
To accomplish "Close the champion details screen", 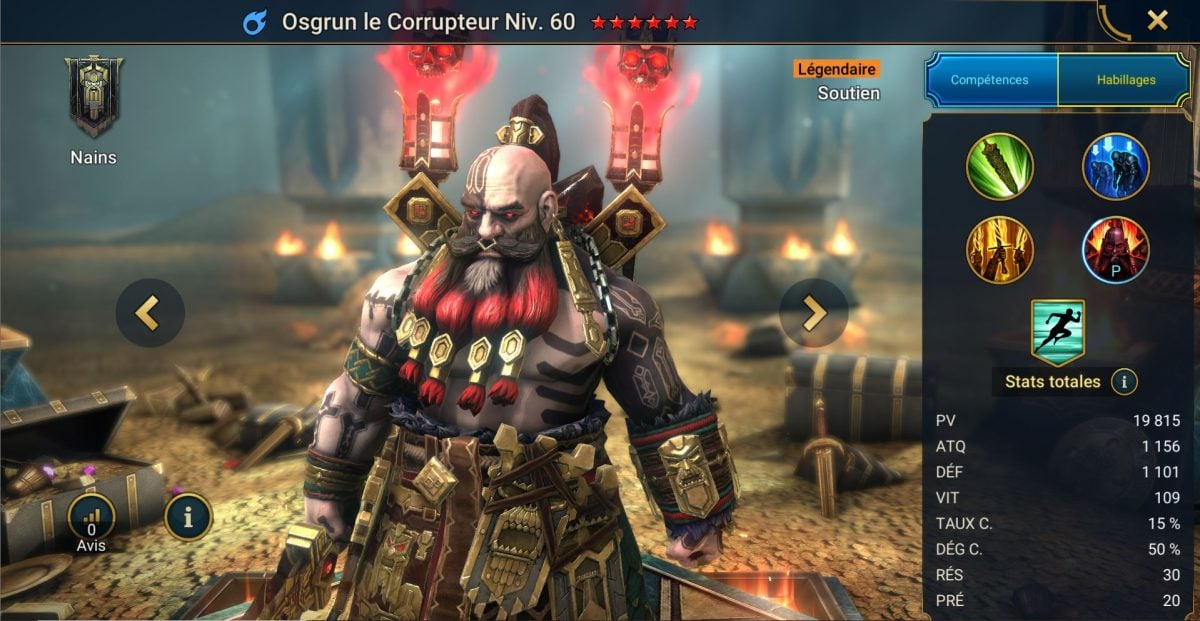I will [x=1157, y=20].
